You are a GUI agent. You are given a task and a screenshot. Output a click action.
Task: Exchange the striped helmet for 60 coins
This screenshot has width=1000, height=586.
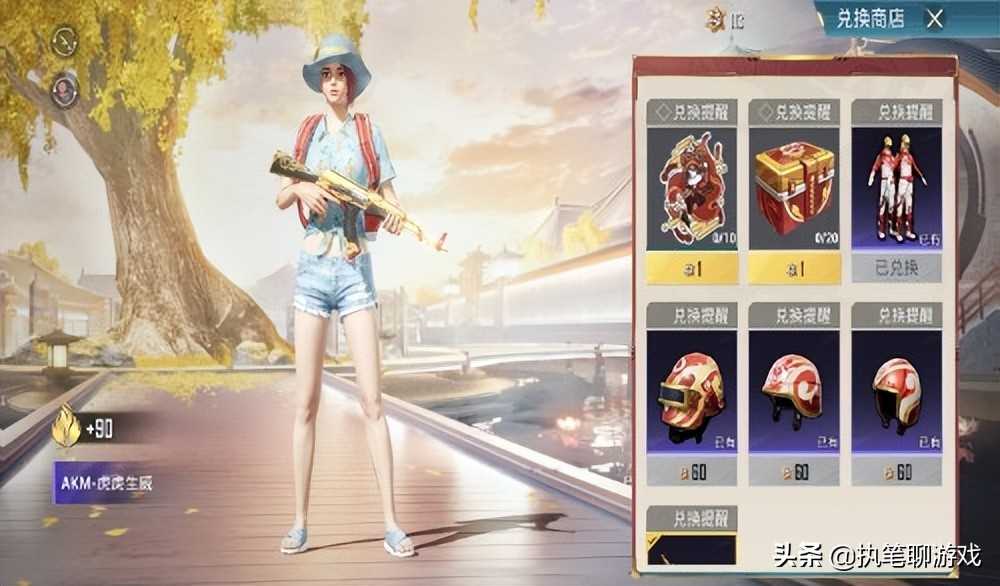coord(896,471)
